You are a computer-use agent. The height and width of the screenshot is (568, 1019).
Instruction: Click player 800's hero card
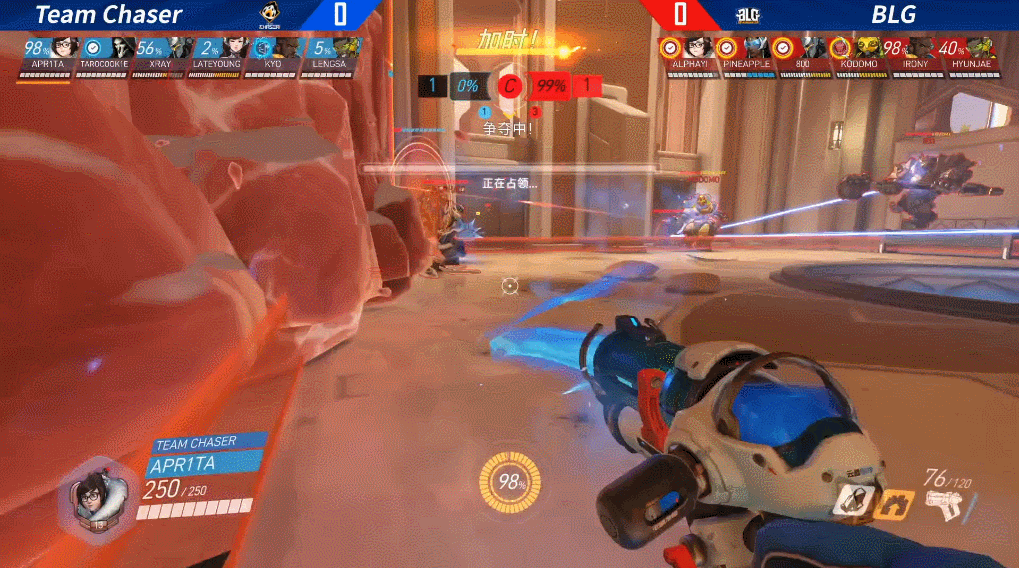pos(803,55)
